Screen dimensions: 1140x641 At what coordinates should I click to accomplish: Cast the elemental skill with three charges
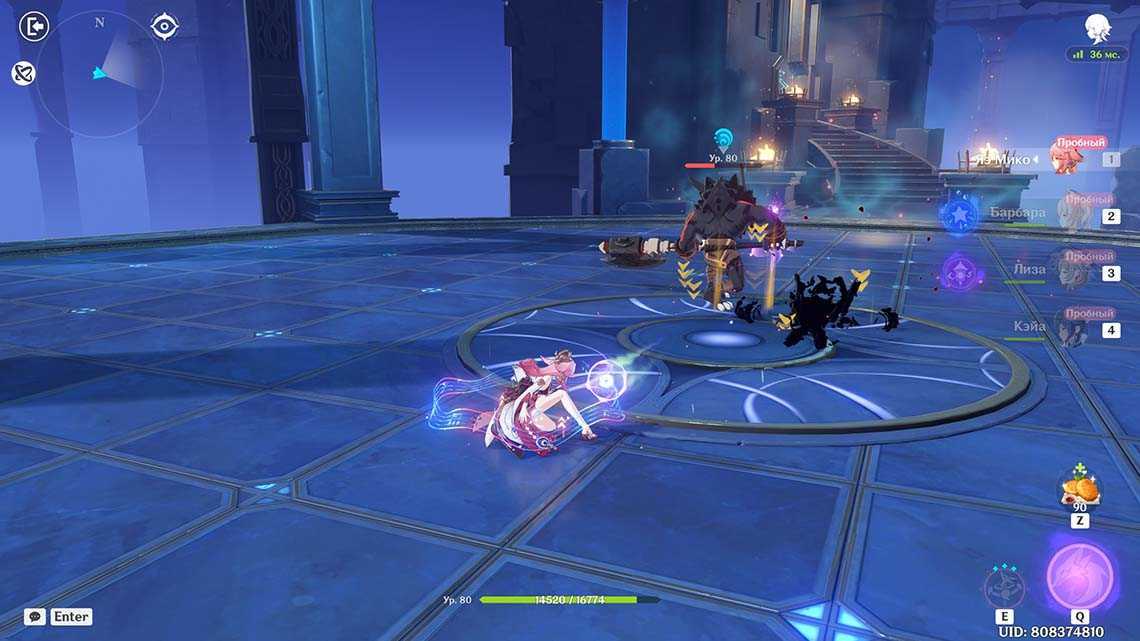tap(1001, 586)
